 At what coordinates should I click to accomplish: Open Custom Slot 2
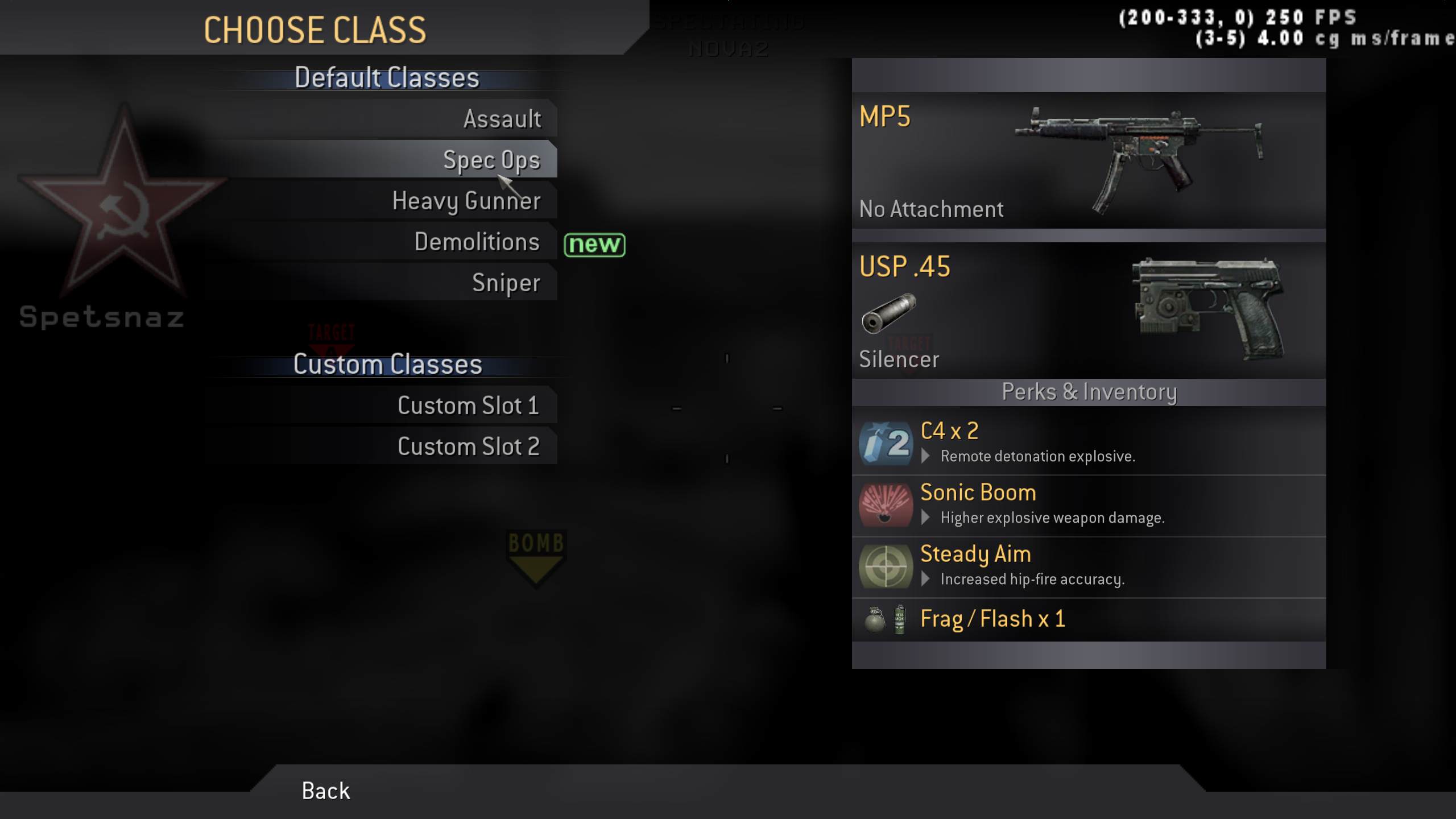click(x=469, y=446)
